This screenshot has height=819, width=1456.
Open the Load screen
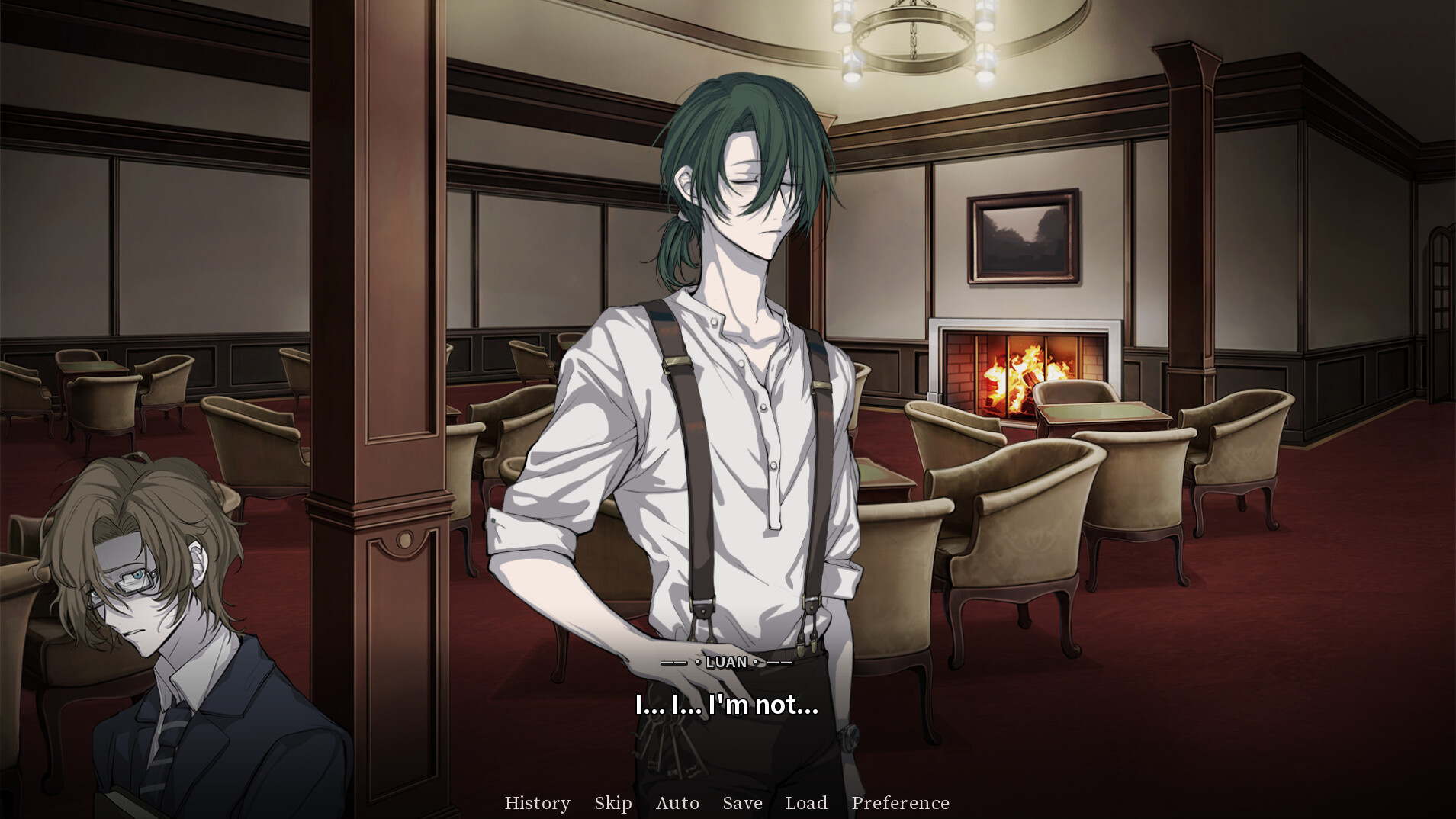tap(806, 802)
